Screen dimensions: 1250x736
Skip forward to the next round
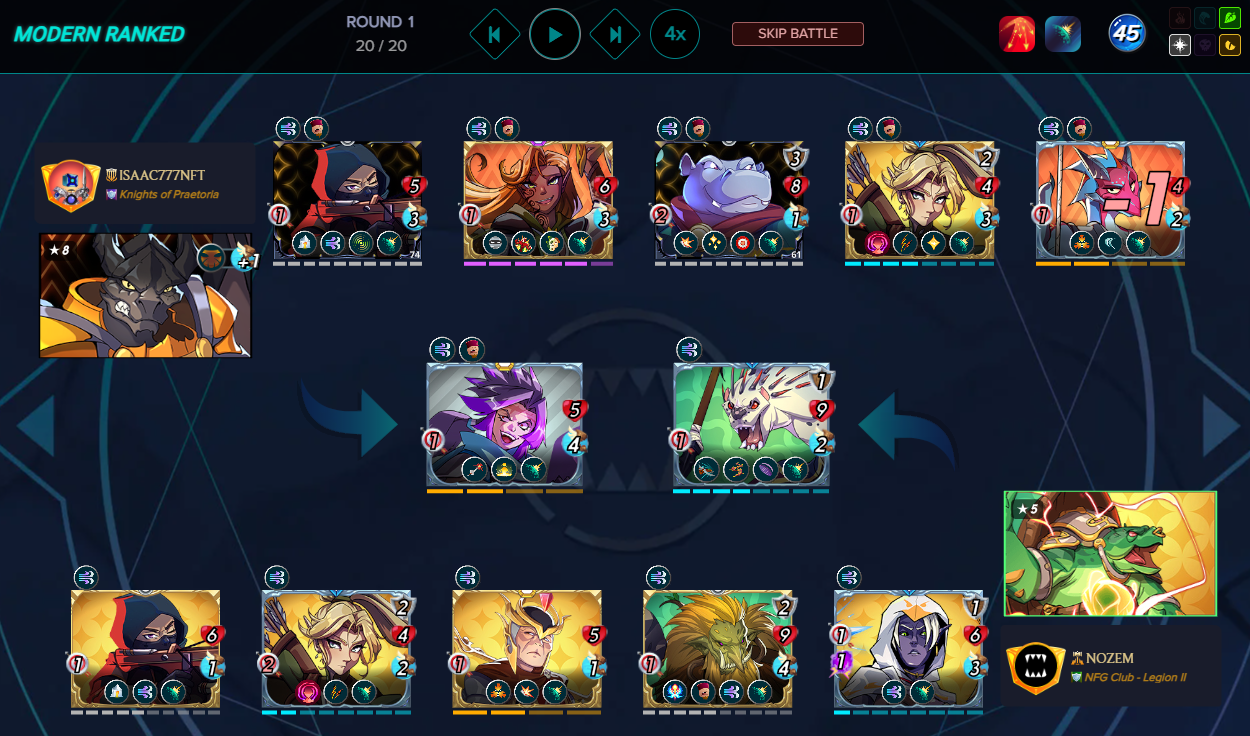[615, 34]
